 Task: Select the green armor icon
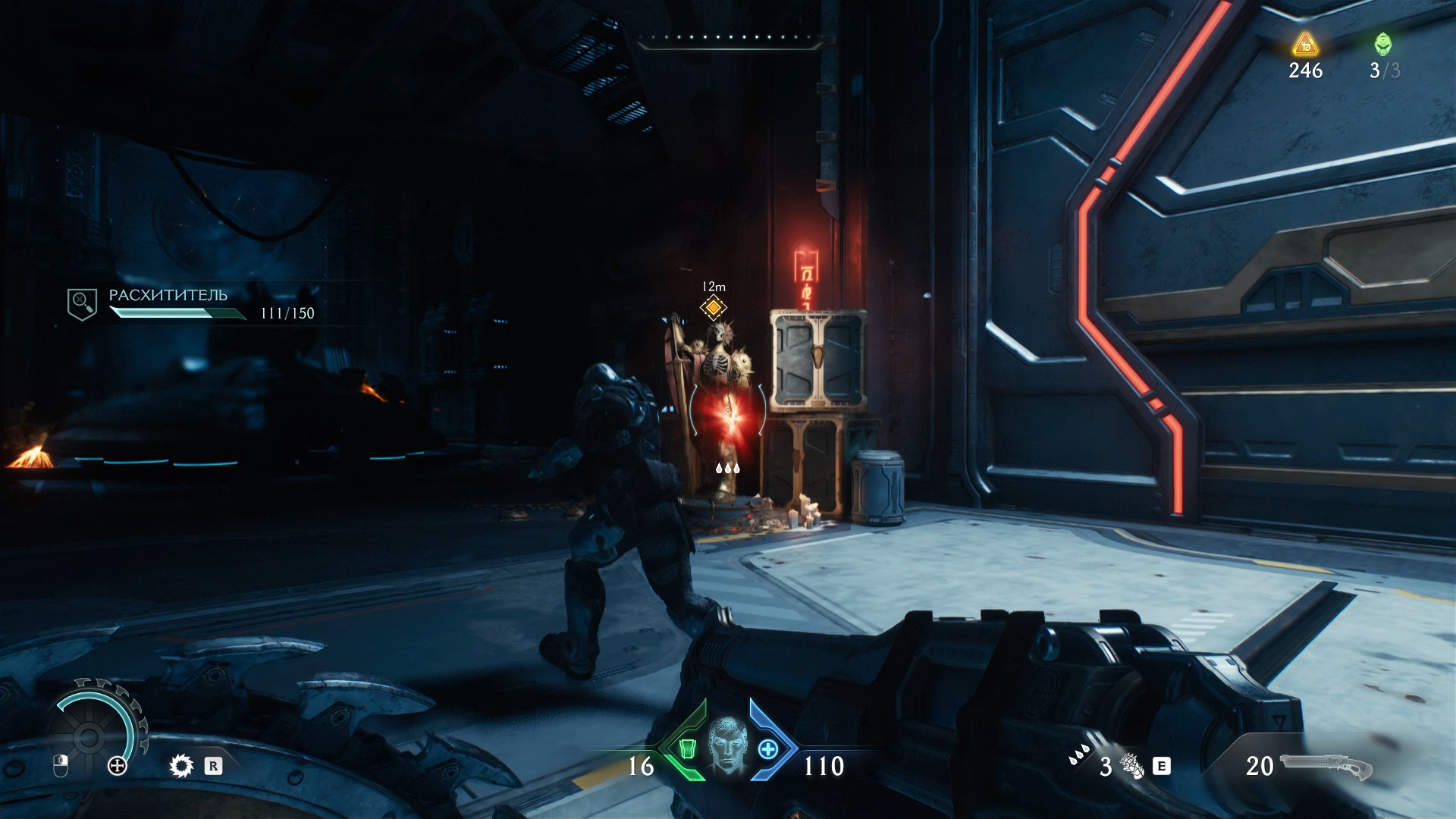[687, 749]
